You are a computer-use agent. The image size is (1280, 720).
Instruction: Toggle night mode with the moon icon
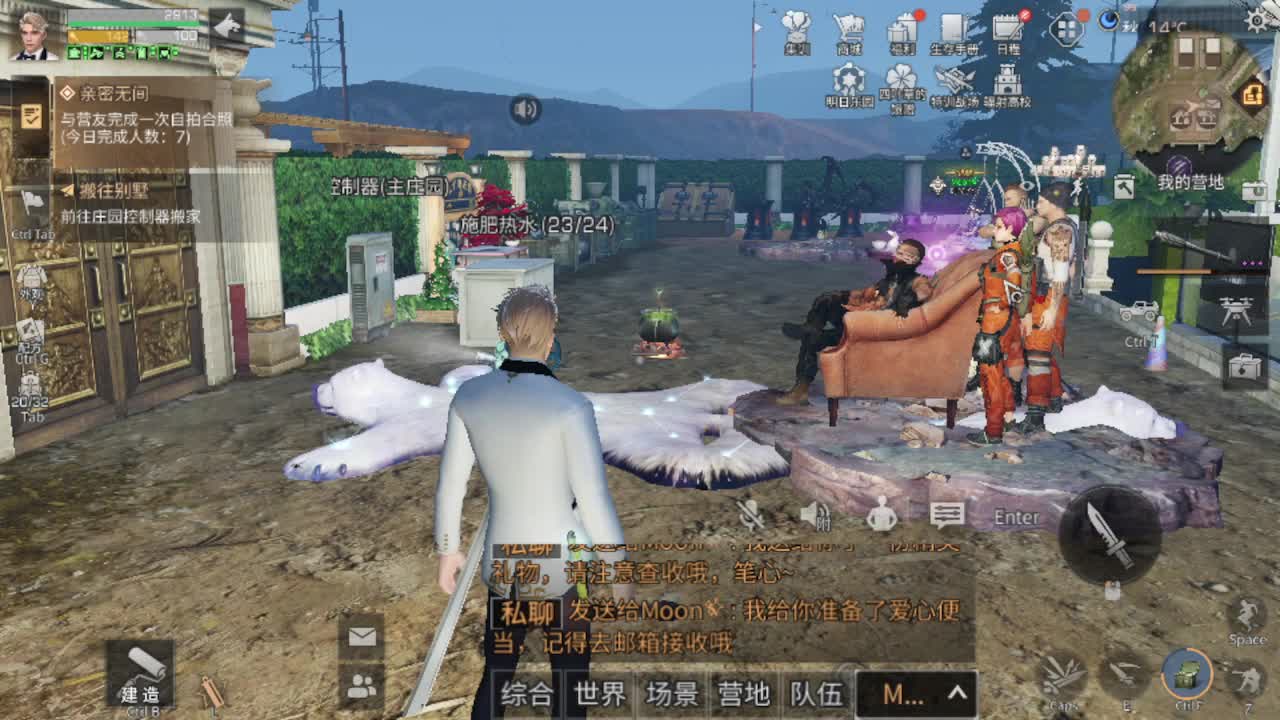pyautogui.click(x=1110, y=22)
